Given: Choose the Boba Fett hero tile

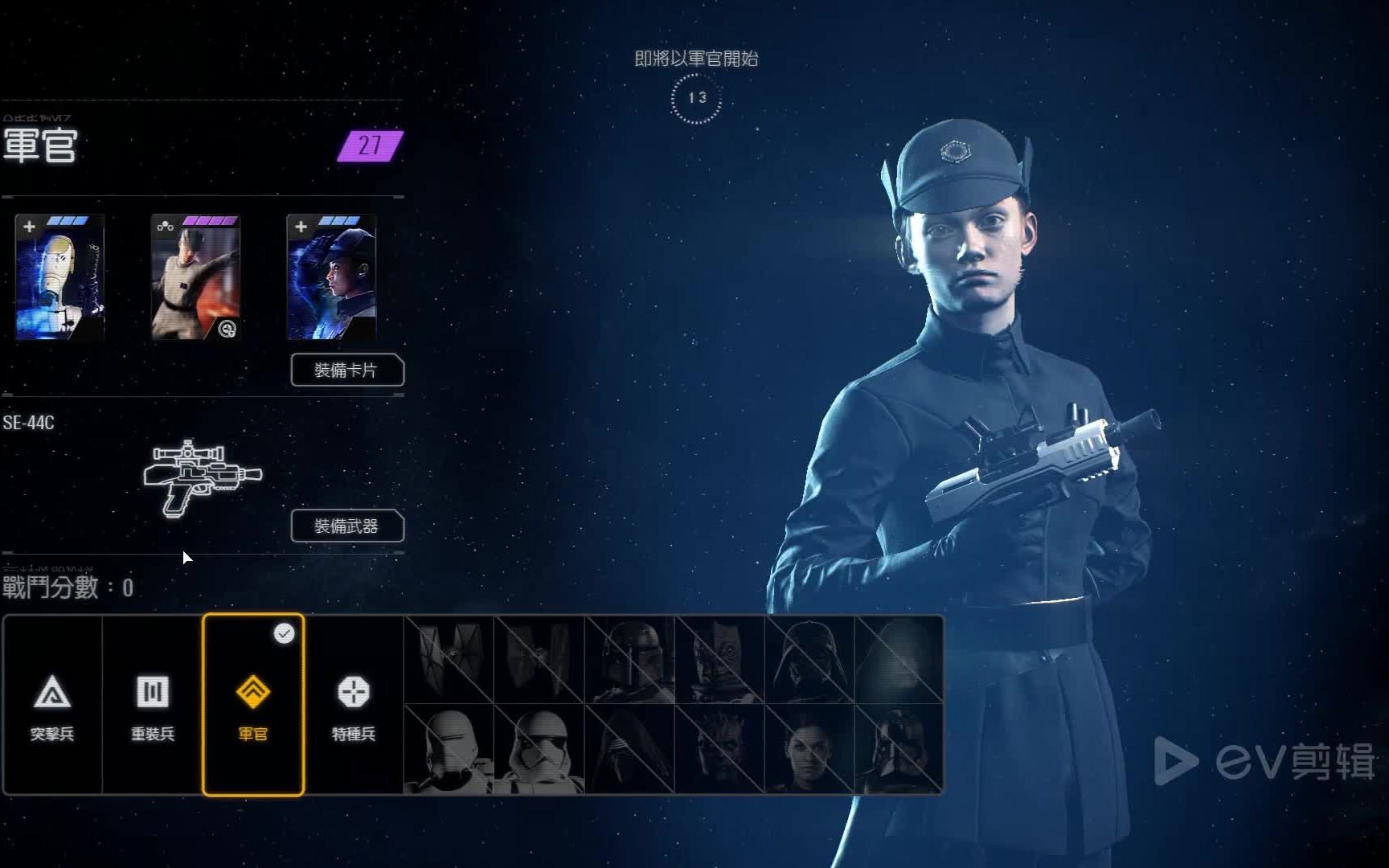Looking at the screenshot, I should coord(629,660).
